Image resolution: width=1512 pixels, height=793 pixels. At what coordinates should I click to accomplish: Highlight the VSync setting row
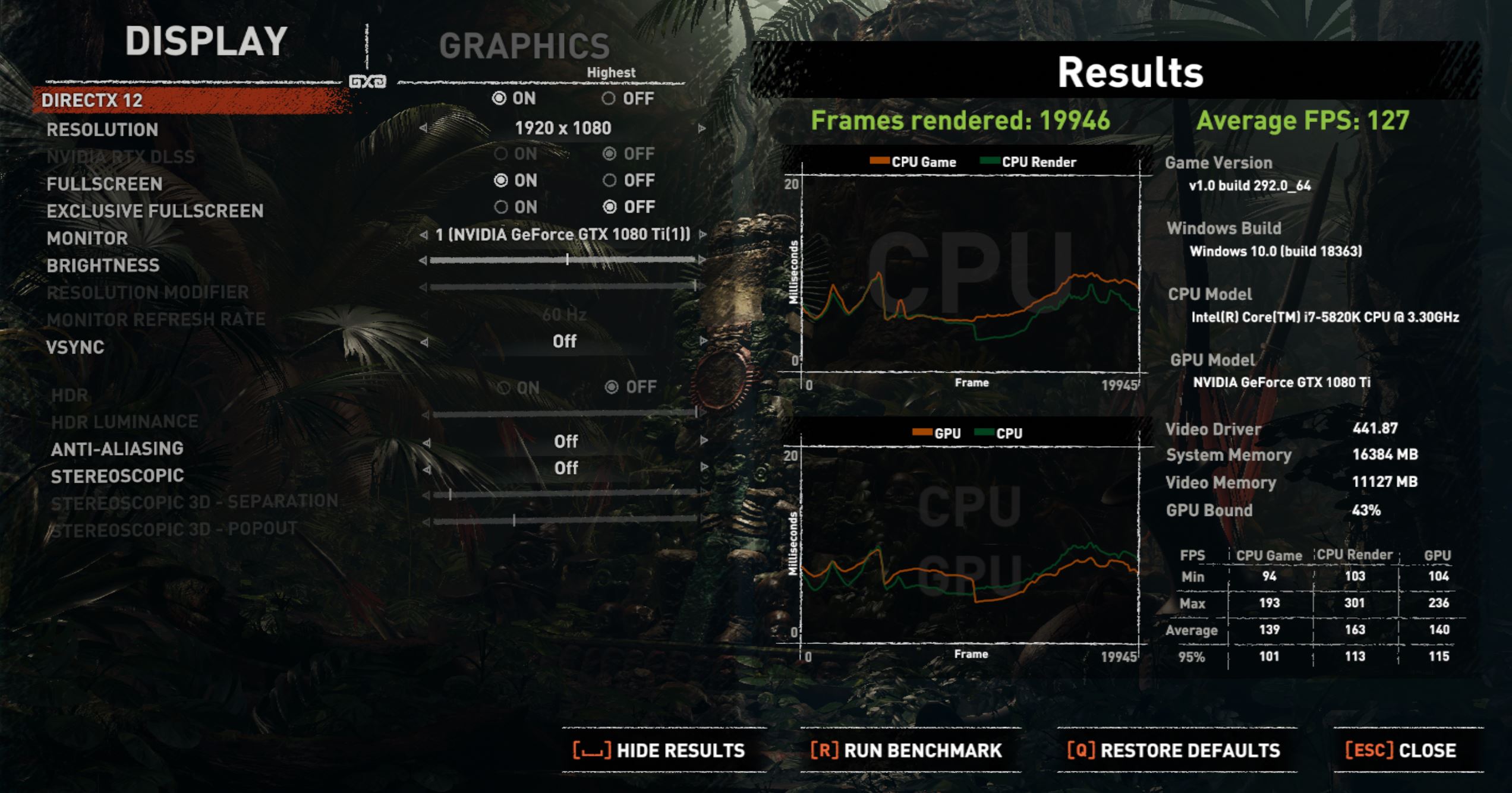pos(75,347)
